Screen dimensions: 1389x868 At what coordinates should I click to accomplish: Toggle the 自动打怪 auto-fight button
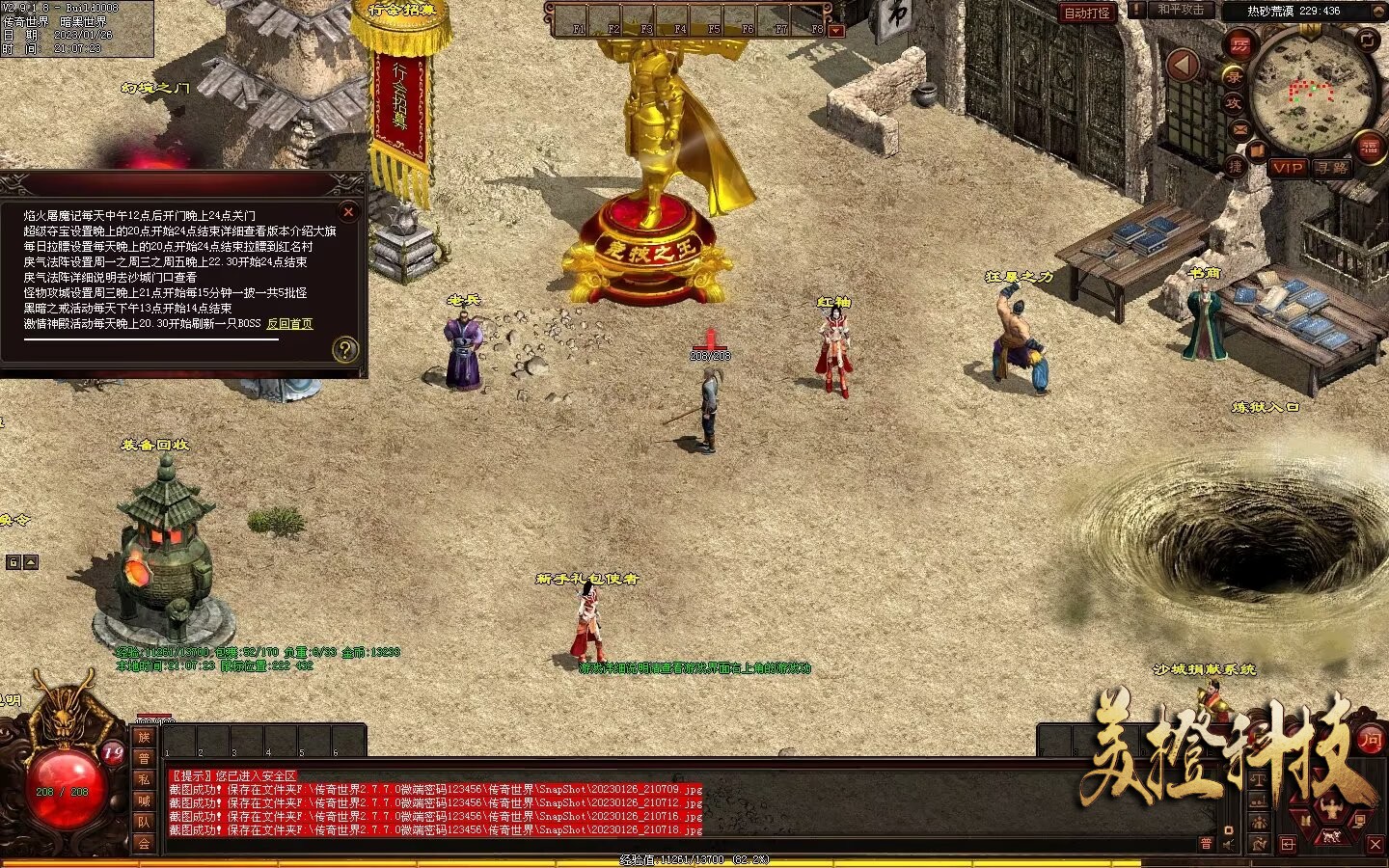[1087, 13]
